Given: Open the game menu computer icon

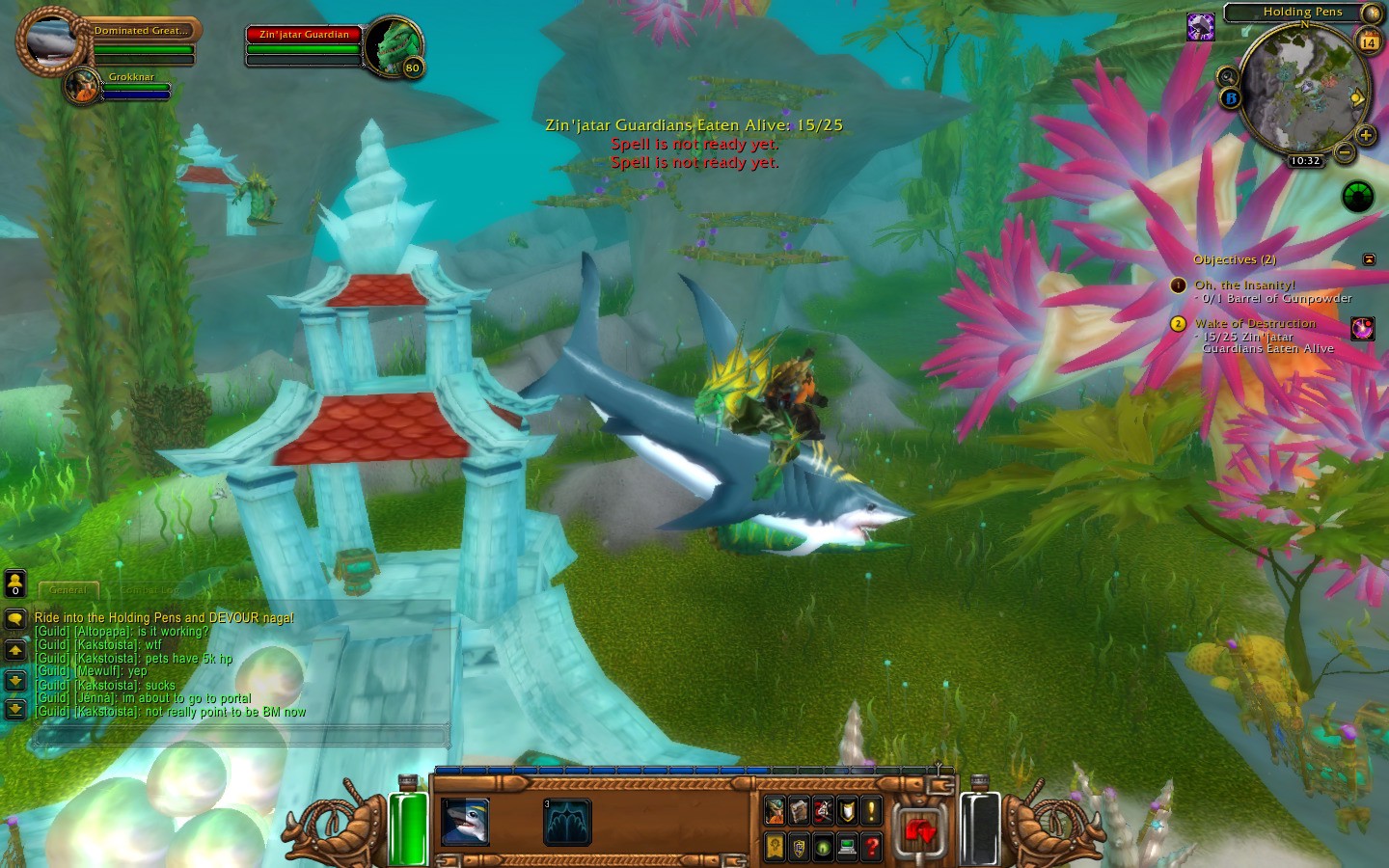Looking at the screenshot, I should (x=847, y=847).
